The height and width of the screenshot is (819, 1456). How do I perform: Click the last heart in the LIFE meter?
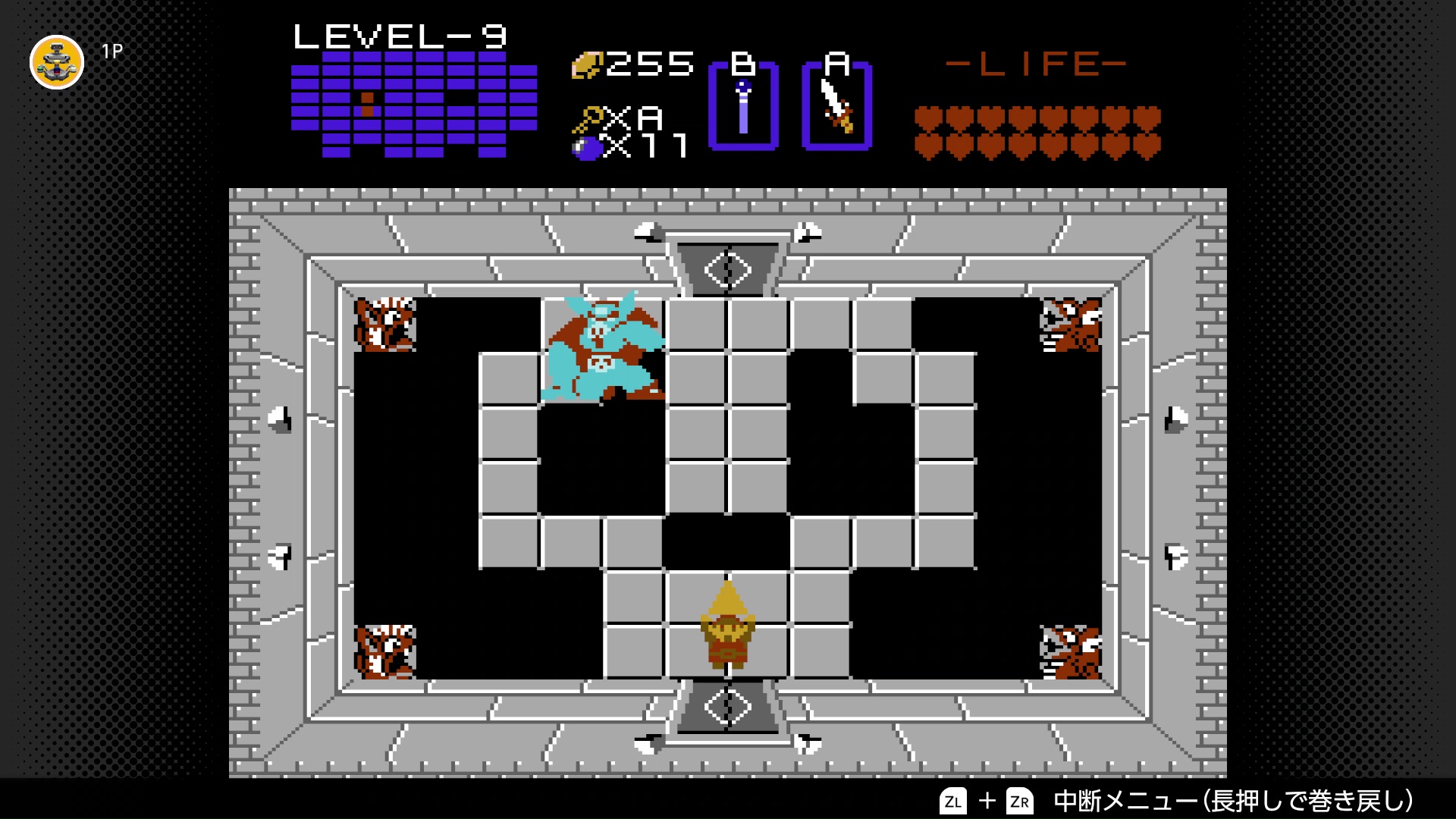pyautogui.click(x=1147, y=144)
